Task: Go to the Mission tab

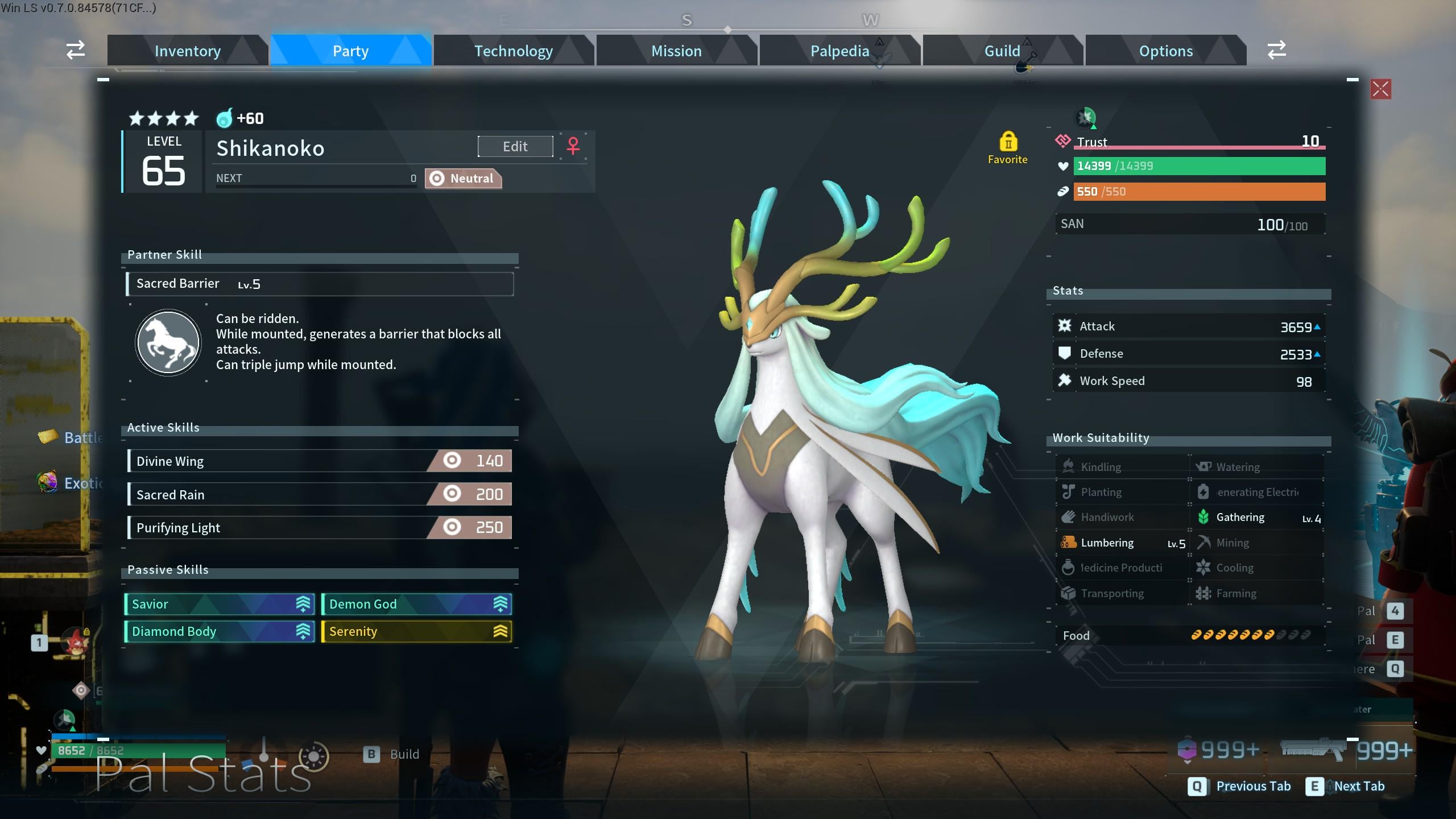Action: tap(676, 51)
